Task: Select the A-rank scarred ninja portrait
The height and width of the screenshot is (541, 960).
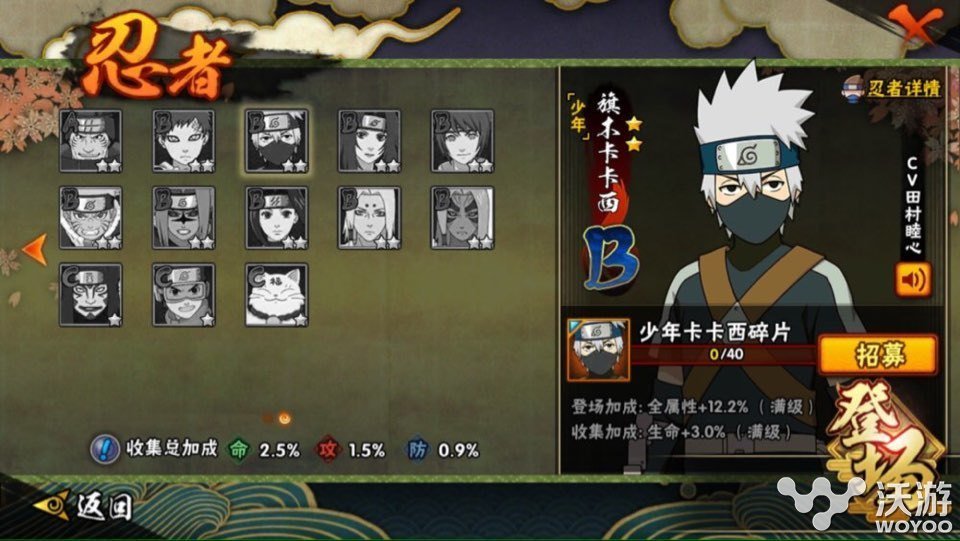Action: coord(91,140)
